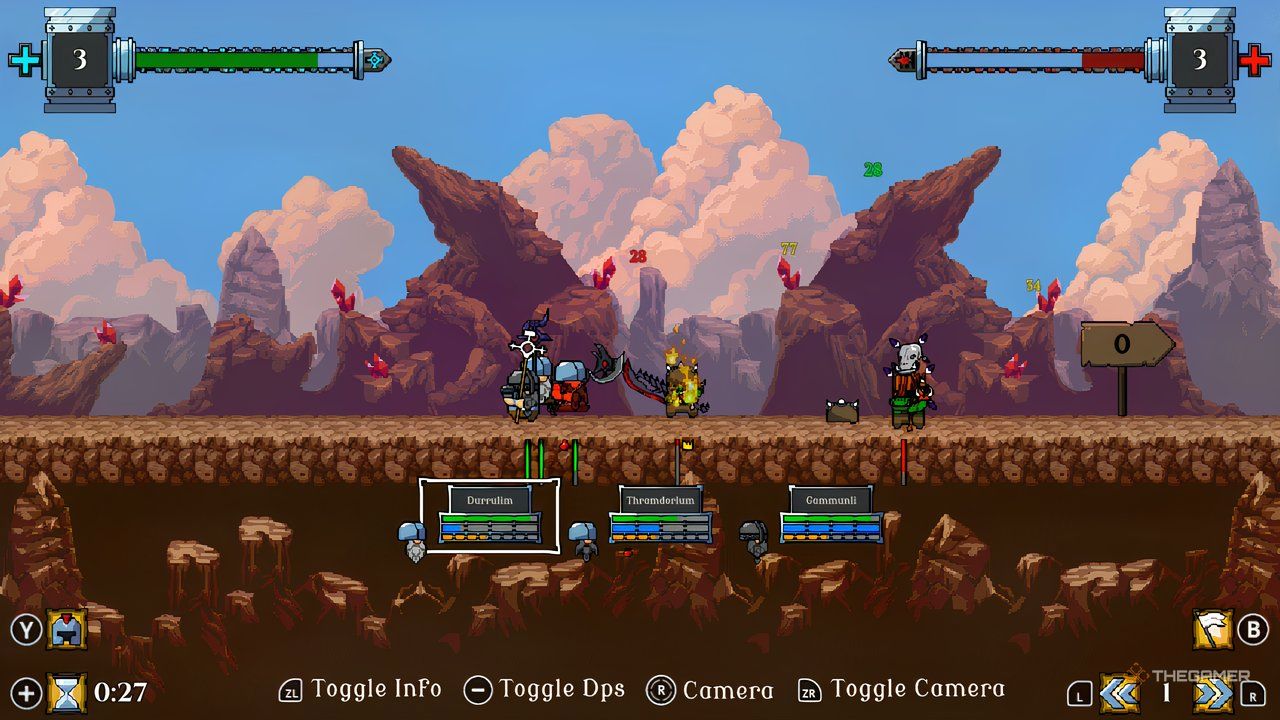1280x720 pixels.
Task: Click the blue plus team icon
Action: (25, 61)
